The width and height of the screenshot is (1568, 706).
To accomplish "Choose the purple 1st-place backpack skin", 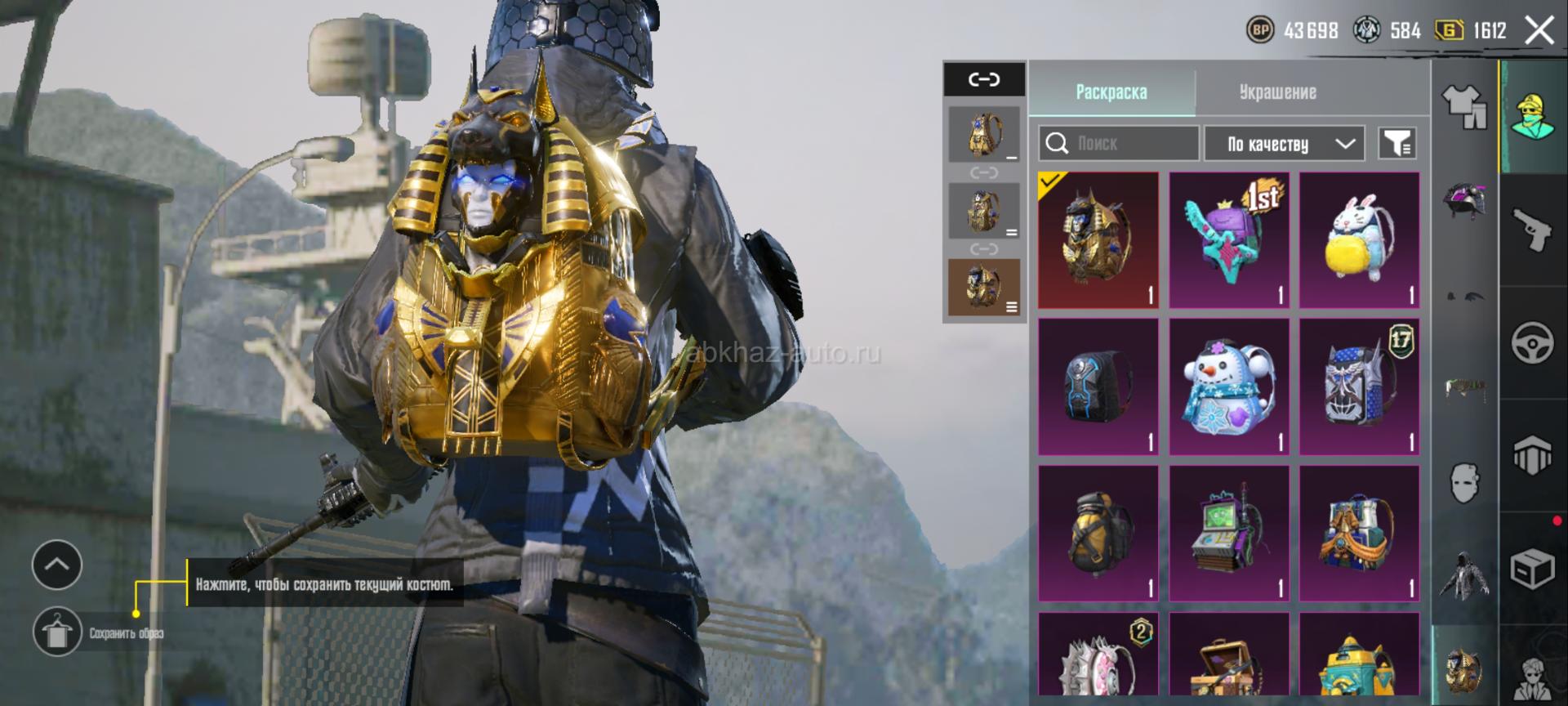I will tap(1229, 240).
